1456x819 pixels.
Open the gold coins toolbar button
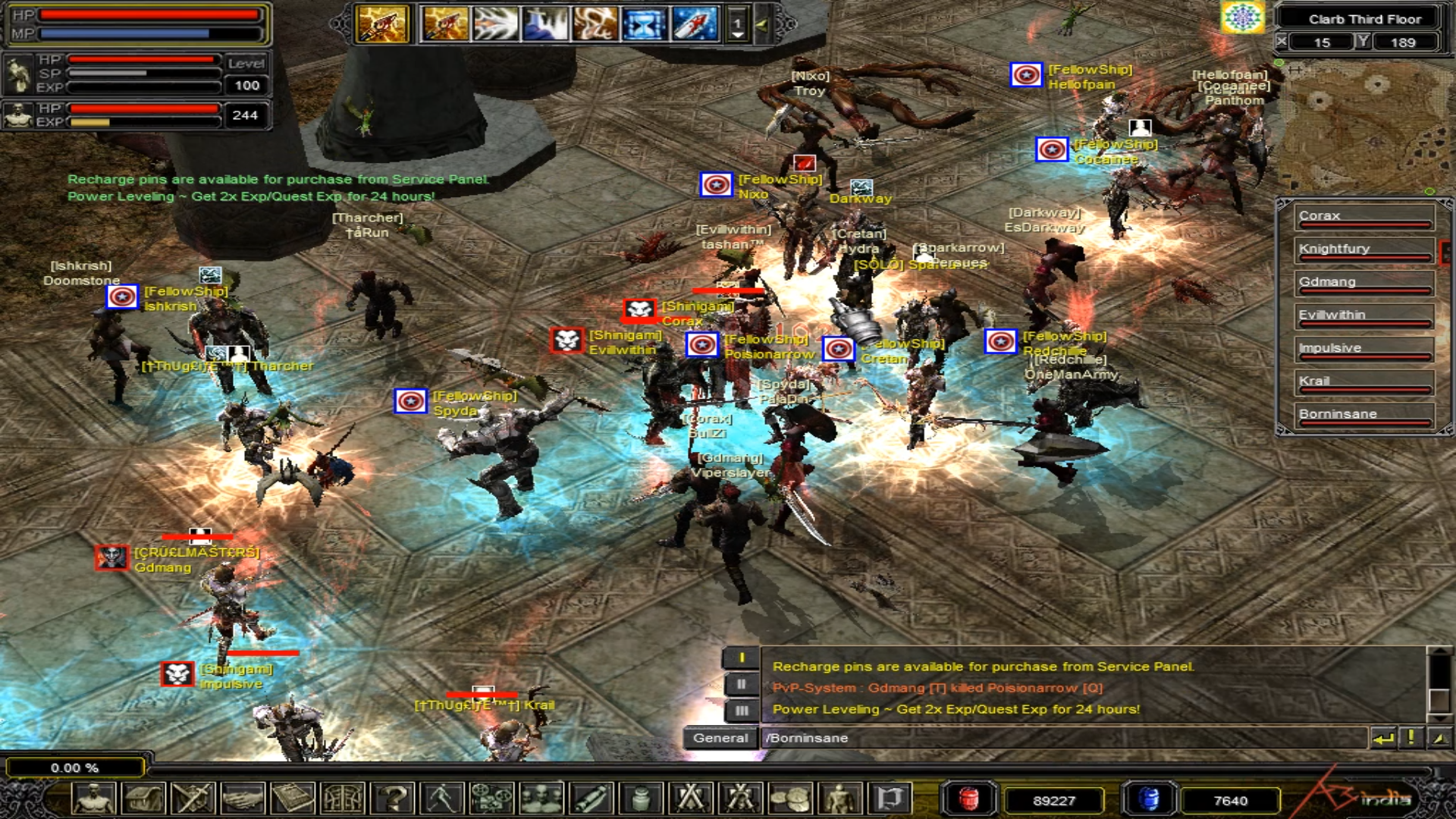click(790, 799)
